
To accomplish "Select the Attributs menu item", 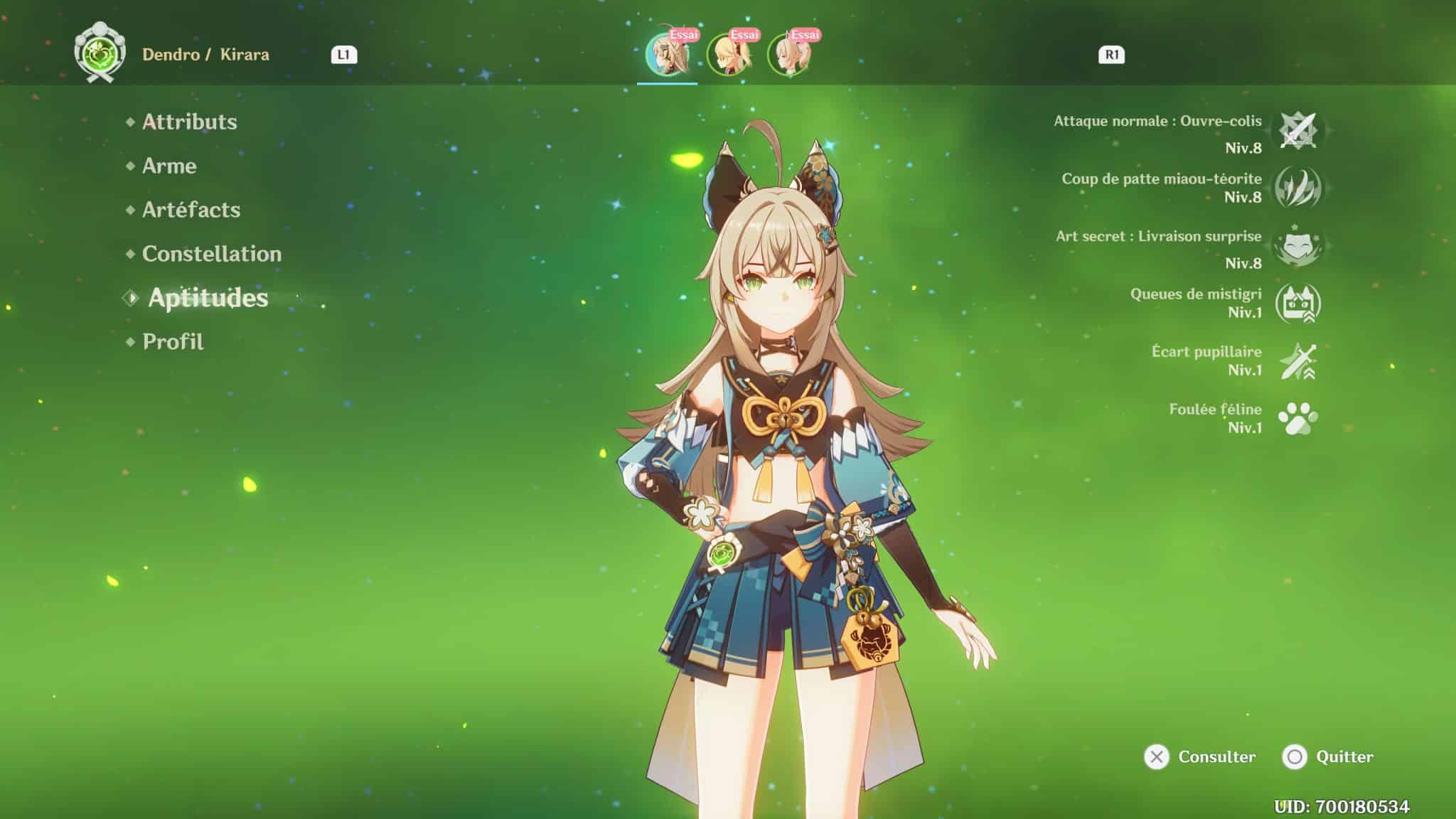I will (189, 122).
